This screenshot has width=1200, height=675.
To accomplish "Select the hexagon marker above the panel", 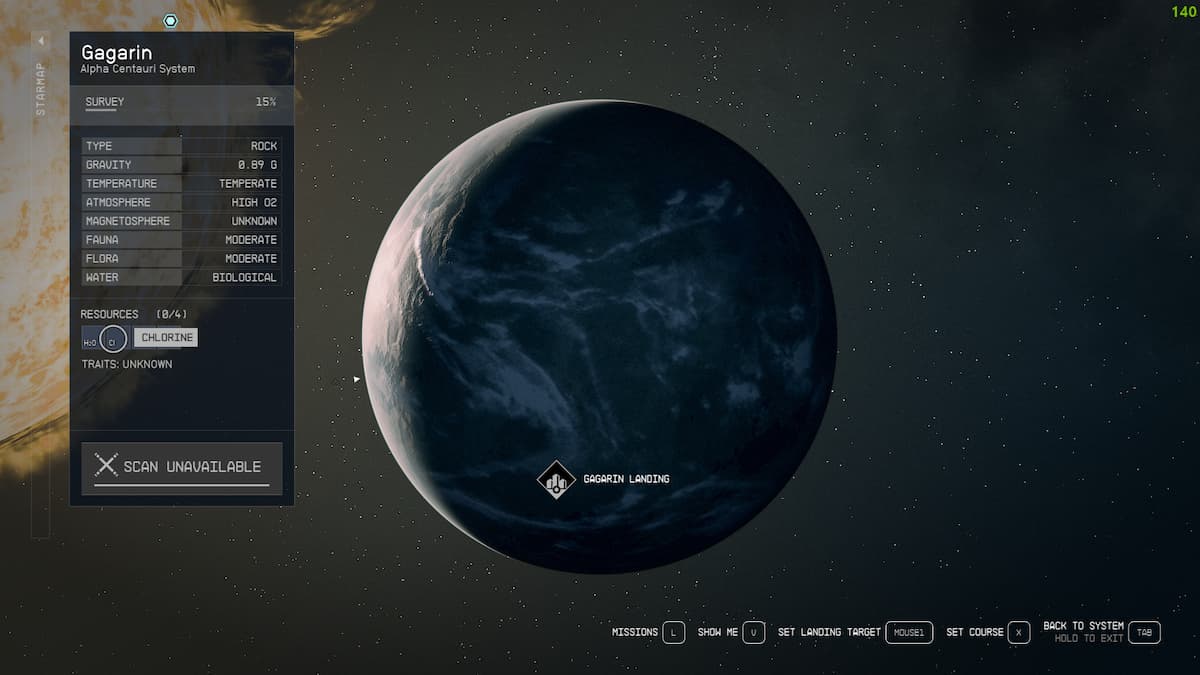I will [x=171, y=20].
